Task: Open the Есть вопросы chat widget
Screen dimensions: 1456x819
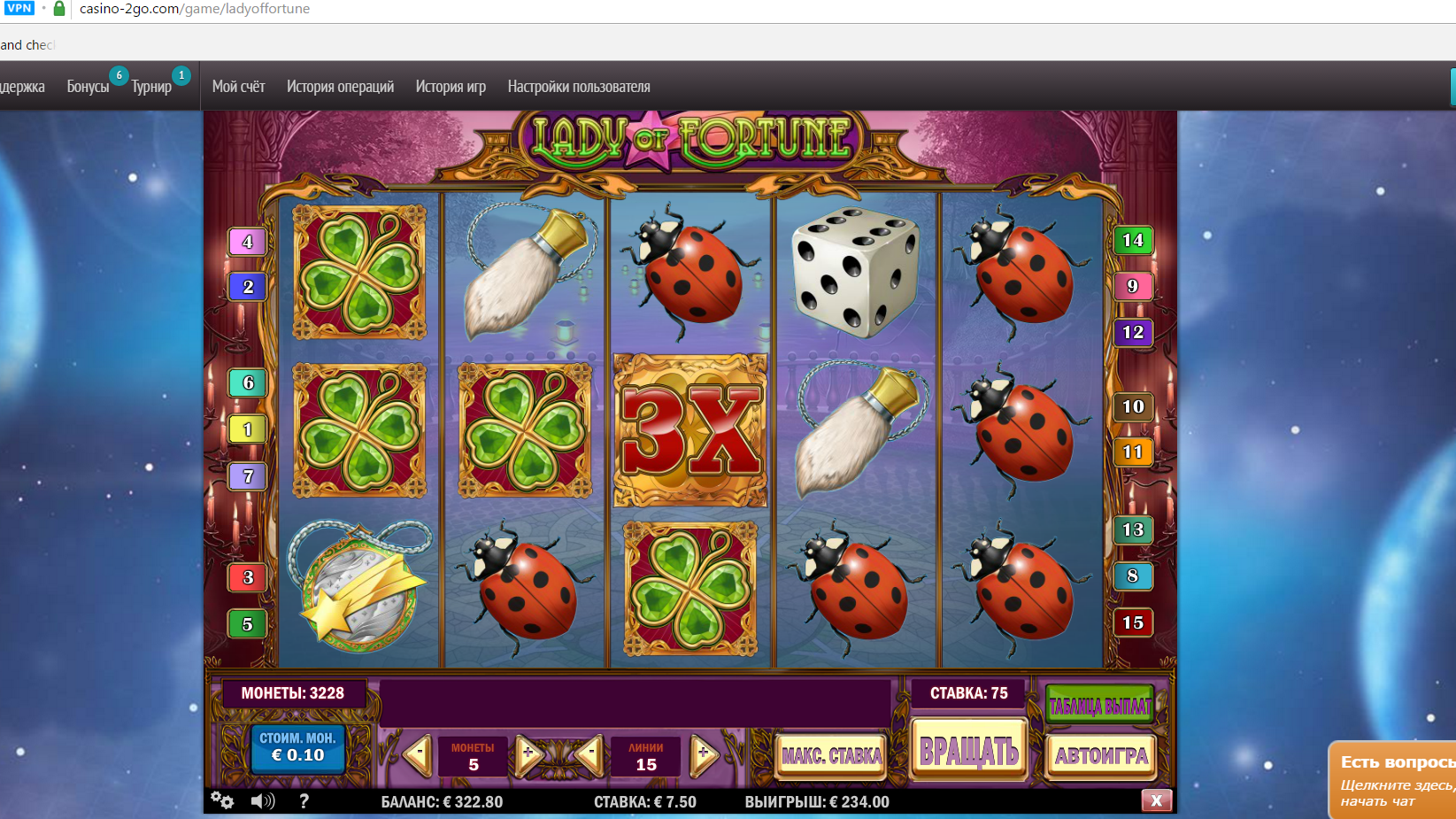Action: 1394,779
